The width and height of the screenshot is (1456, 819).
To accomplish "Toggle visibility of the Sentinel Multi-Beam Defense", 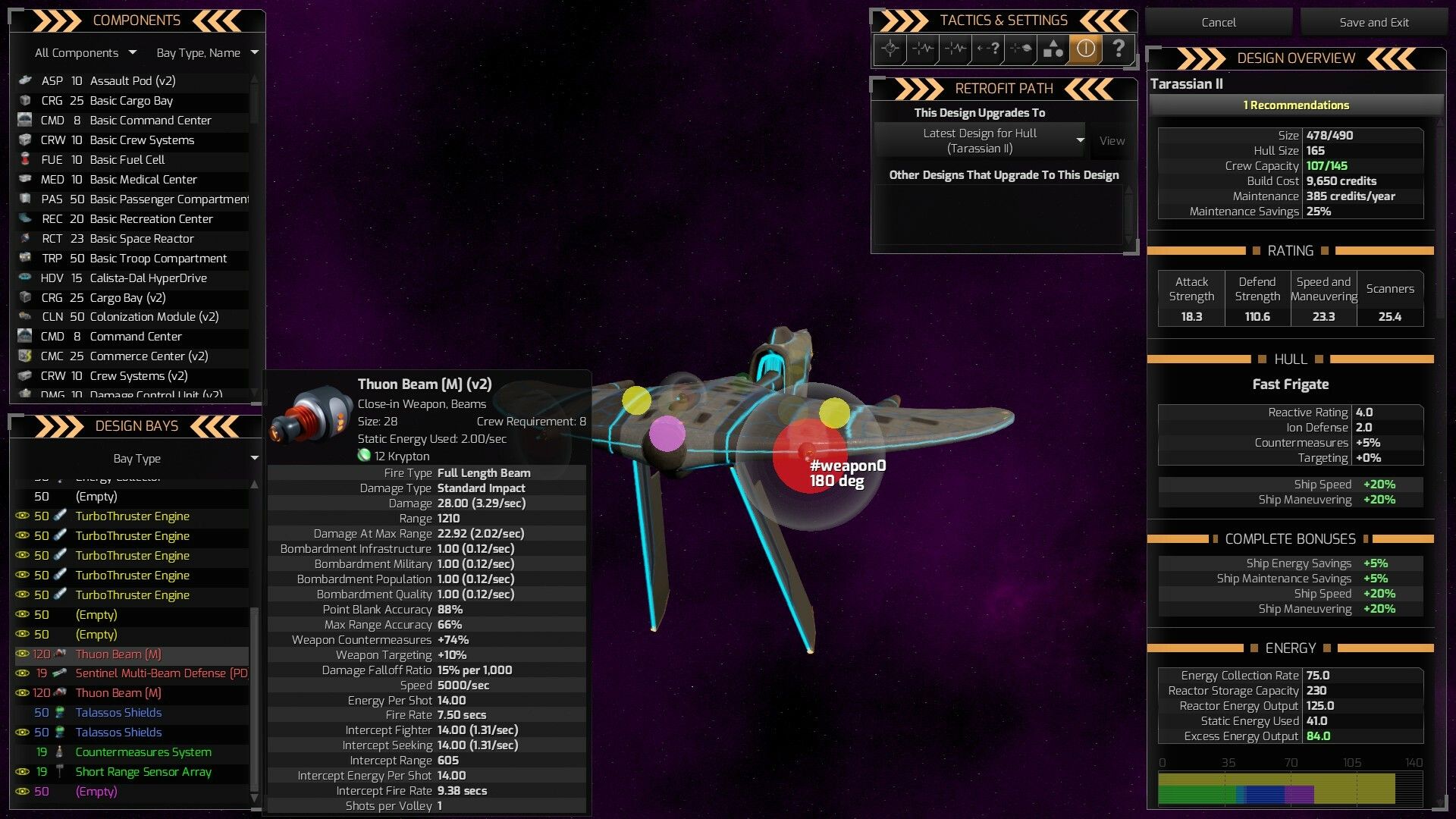I will (x=22, y=673).
